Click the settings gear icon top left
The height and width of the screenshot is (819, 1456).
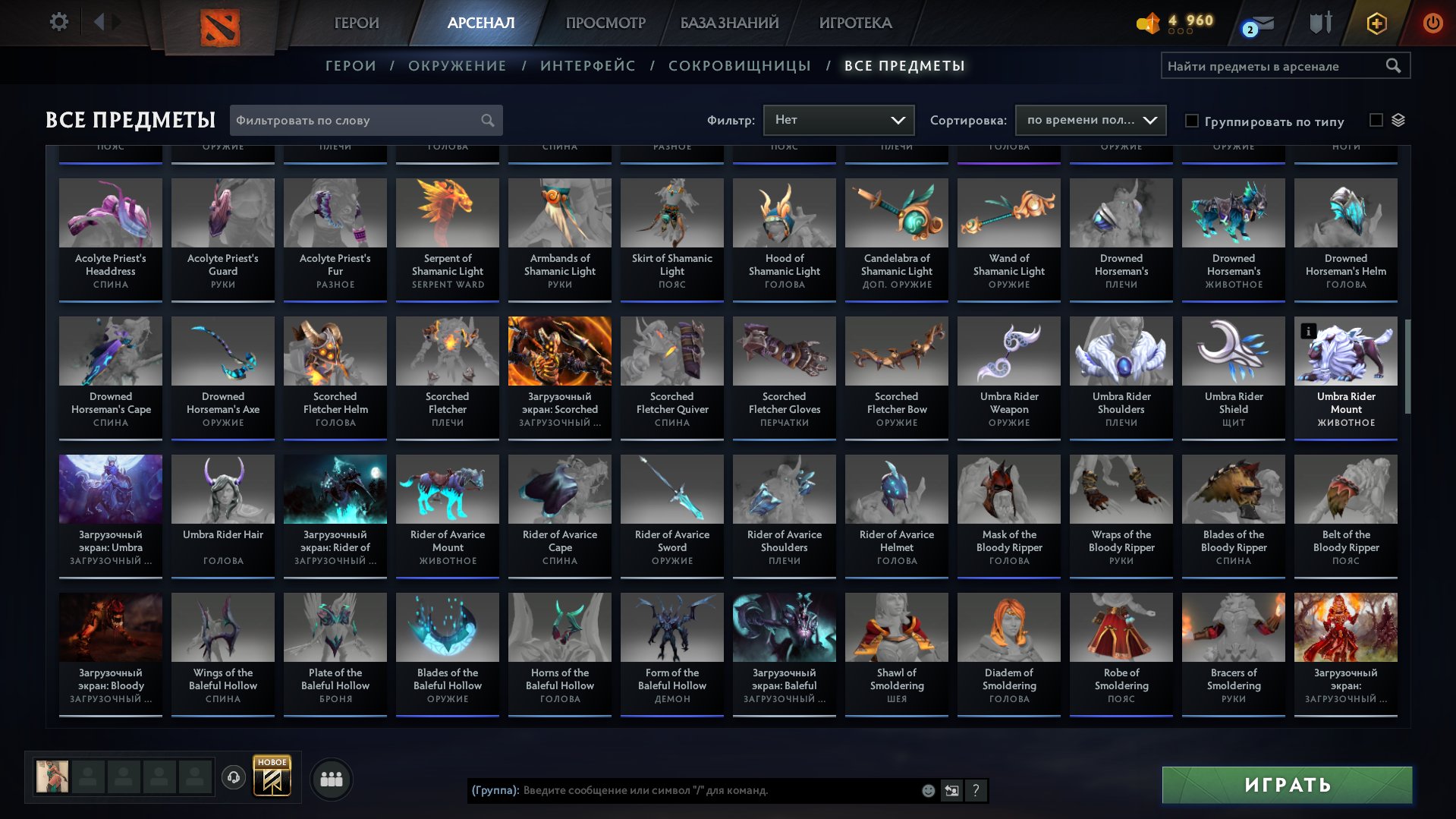tap(58, 22)
